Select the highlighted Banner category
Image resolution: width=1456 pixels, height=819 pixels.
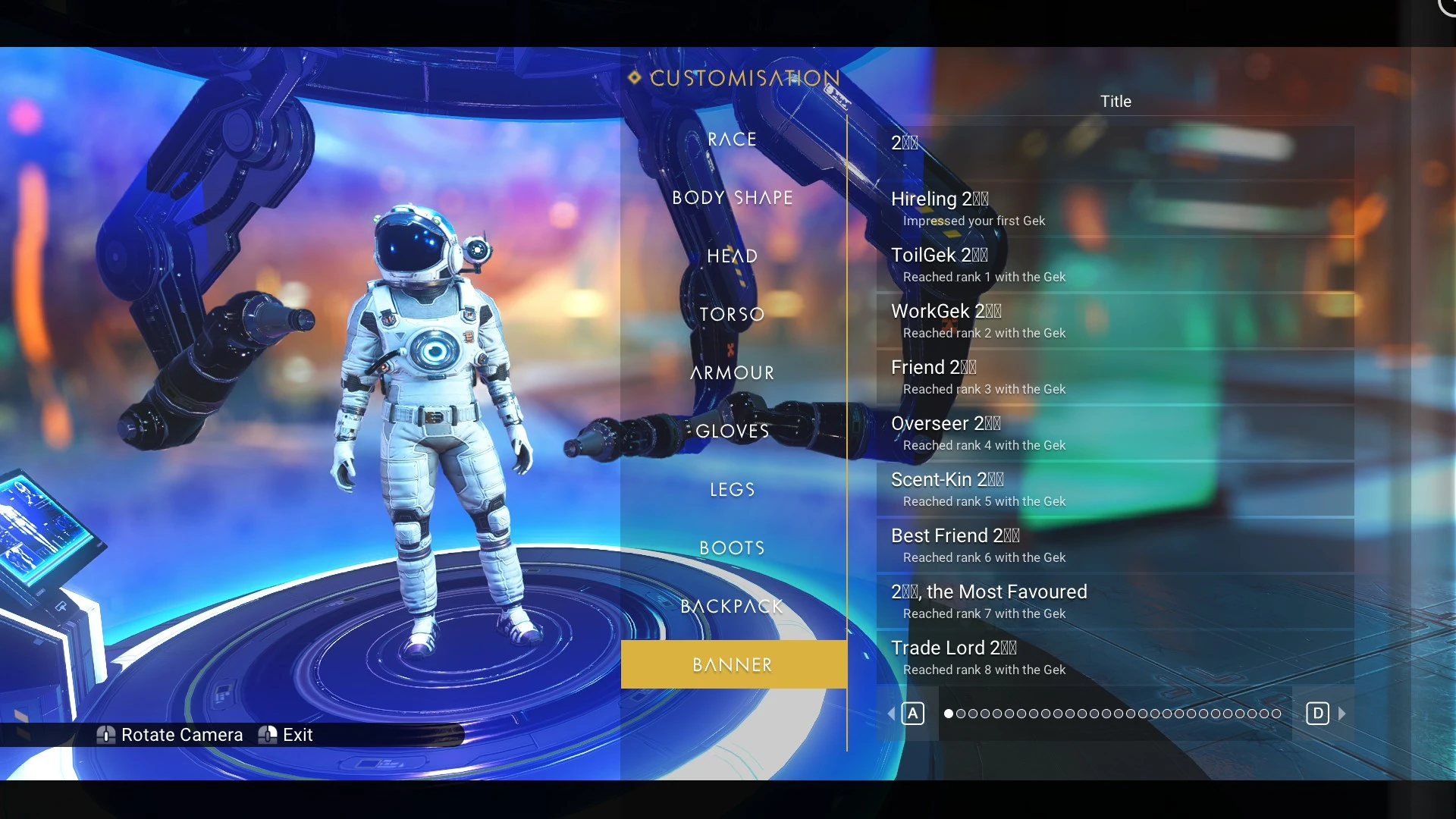[x=733, y=665]
